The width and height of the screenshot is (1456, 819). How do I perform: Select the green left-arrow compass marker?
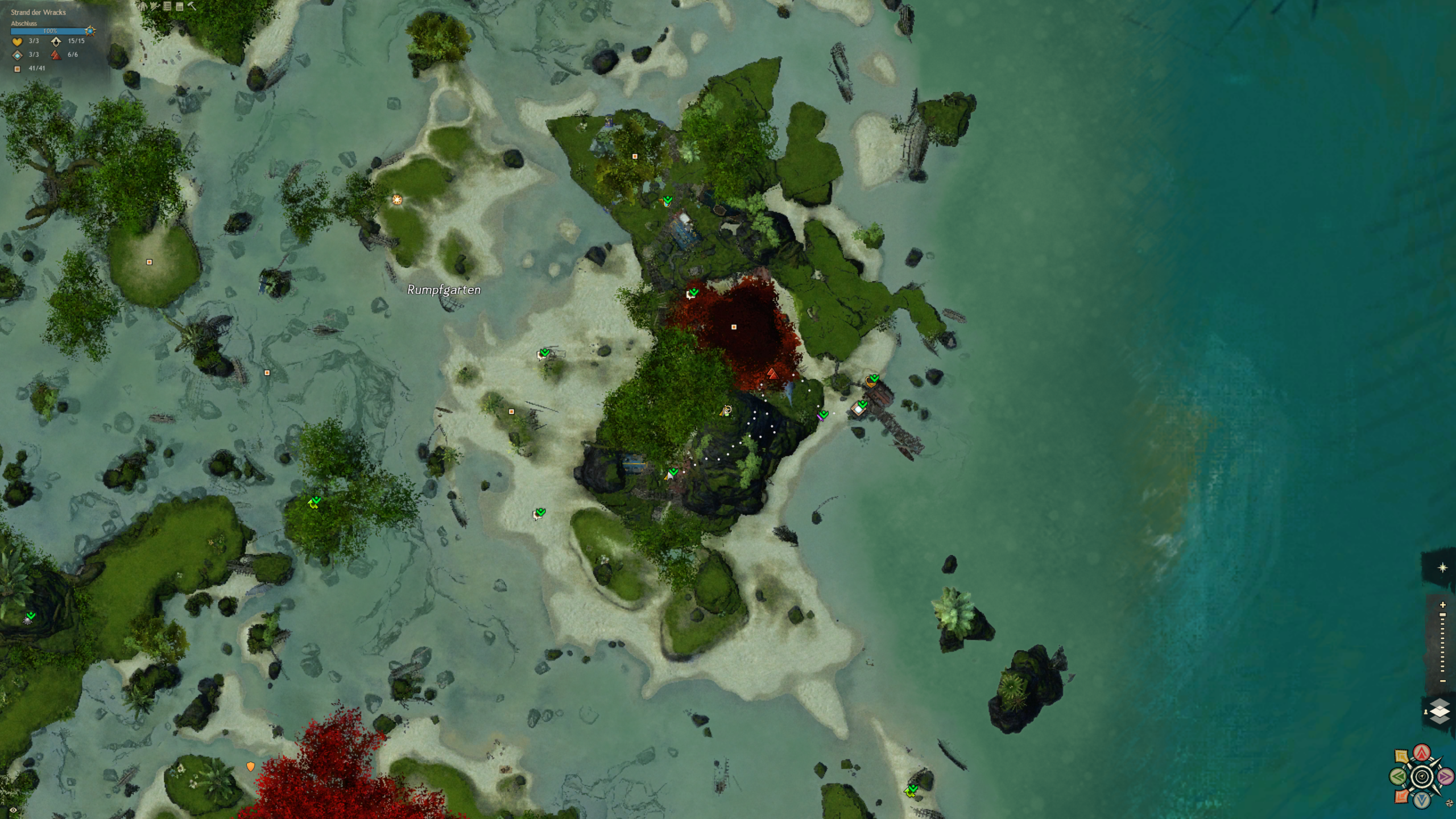click(x=1399, y=776)
